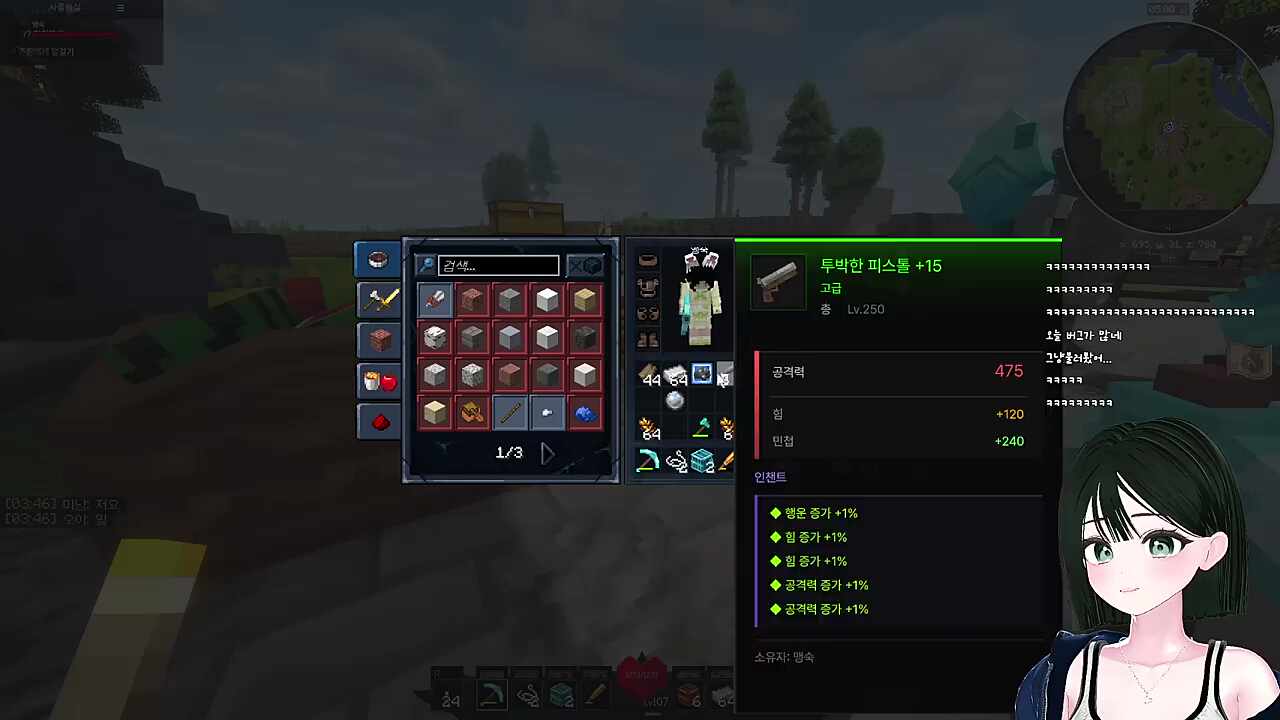
Task: Pick the blue lapis block in the grid
Action: click(585, 412)
